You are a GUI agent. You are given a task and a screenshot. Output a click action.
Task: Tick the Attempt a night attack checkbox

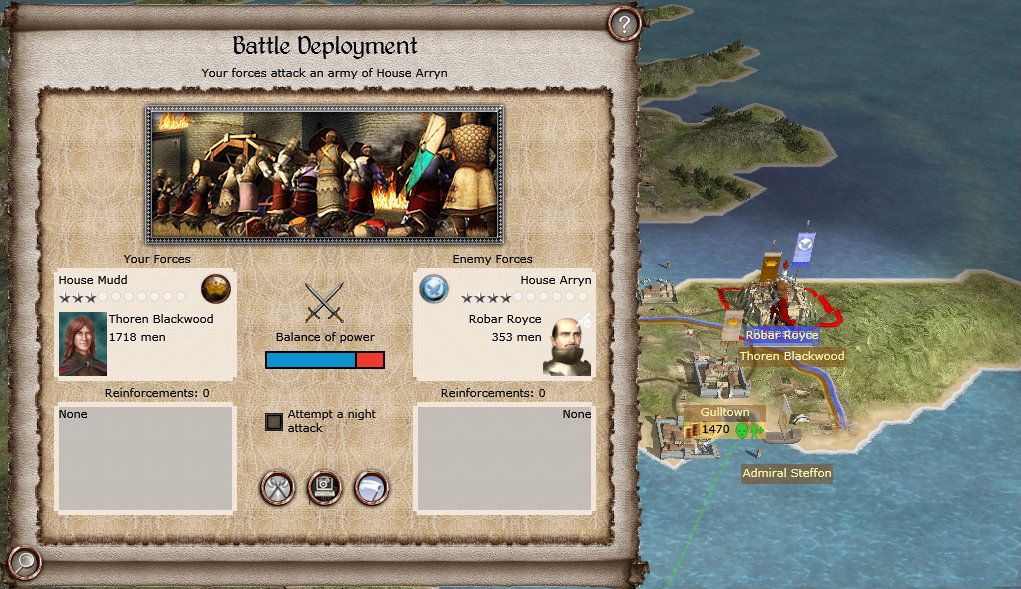274,422
